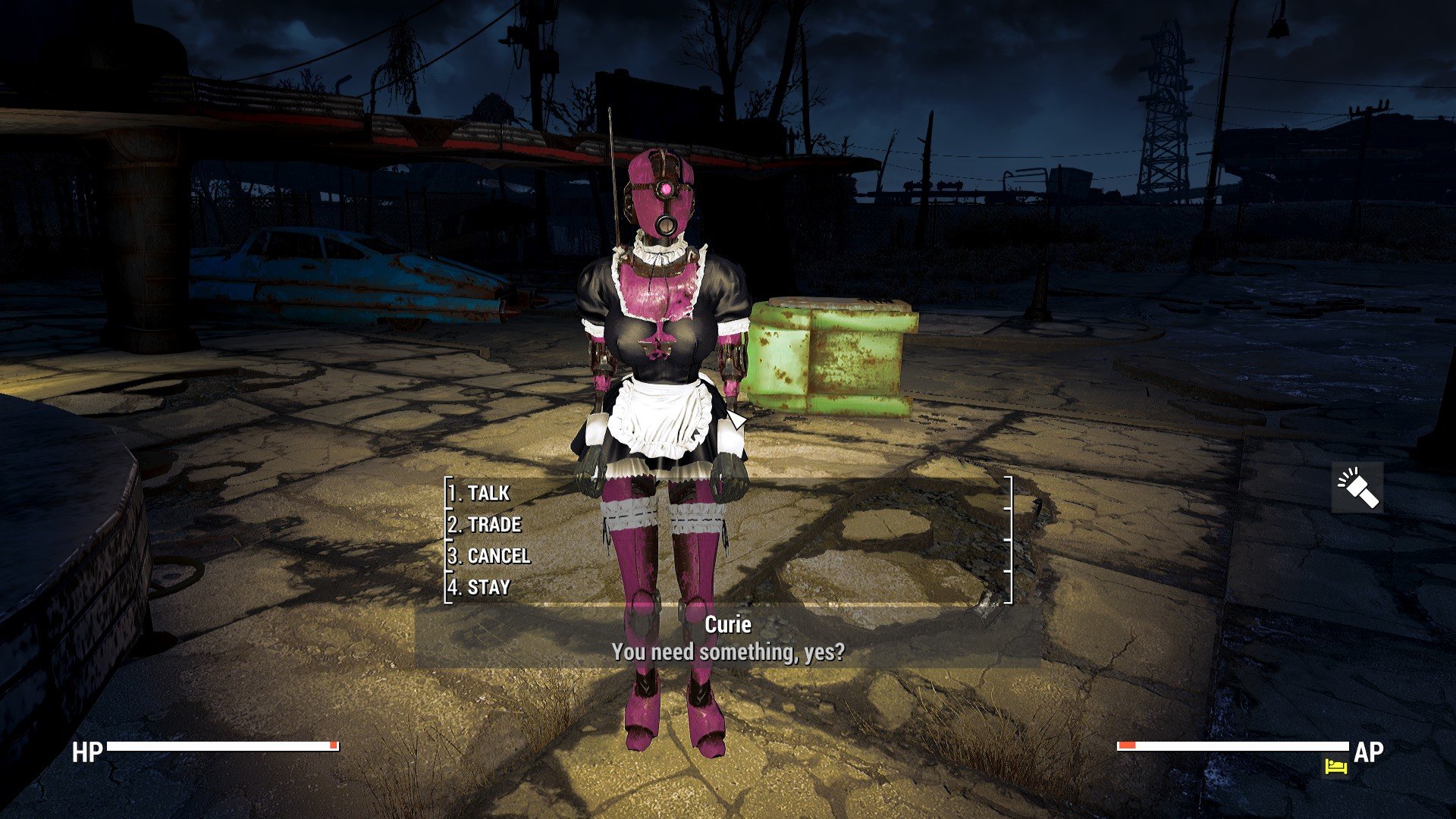Toggle the flashlight icon
This screenshot has width=1456, height=819.
point(1357,488)
